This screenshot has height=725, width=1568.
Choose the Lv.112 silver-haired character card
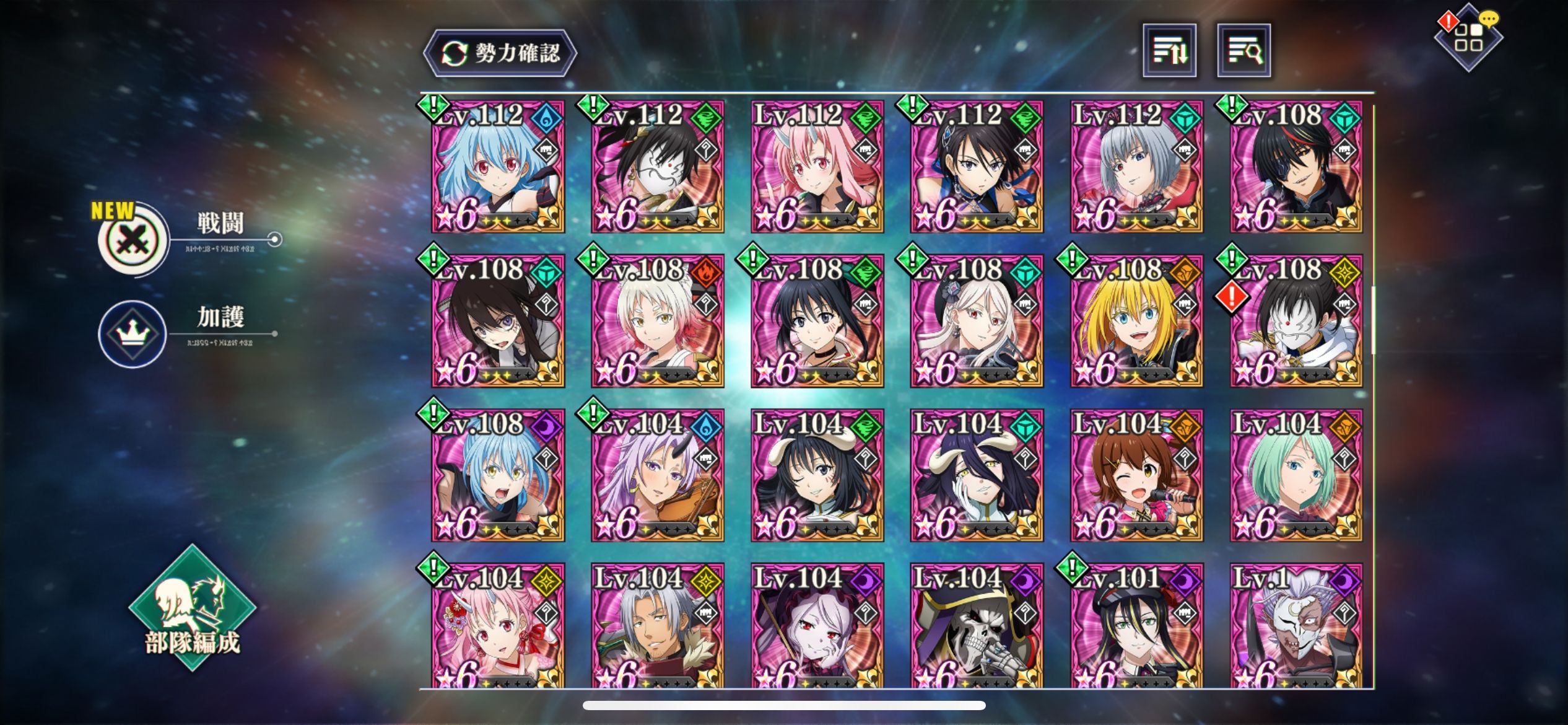pos(1137,167)
